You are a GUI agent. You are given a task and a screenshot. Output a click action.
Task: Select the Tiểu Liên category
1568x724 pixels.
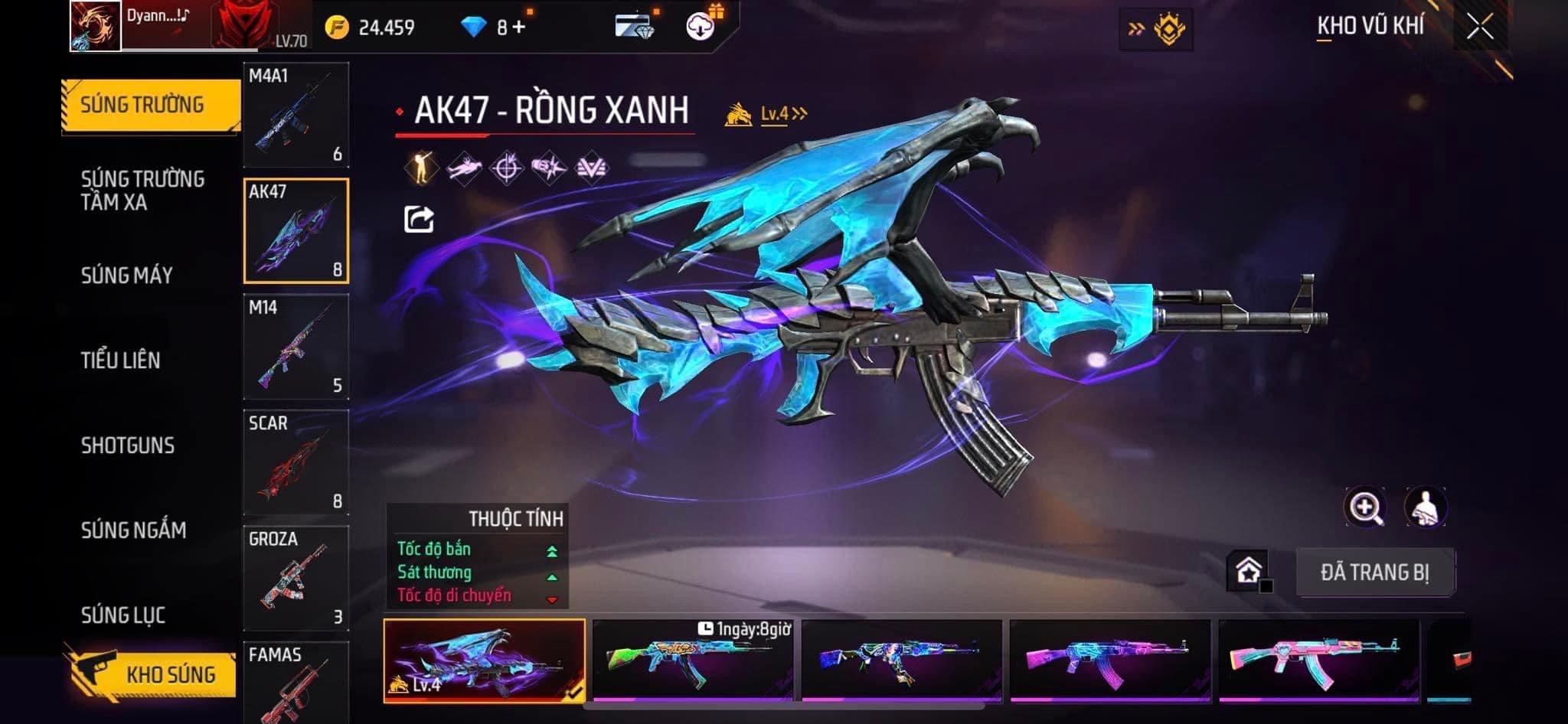click(121, 360)
